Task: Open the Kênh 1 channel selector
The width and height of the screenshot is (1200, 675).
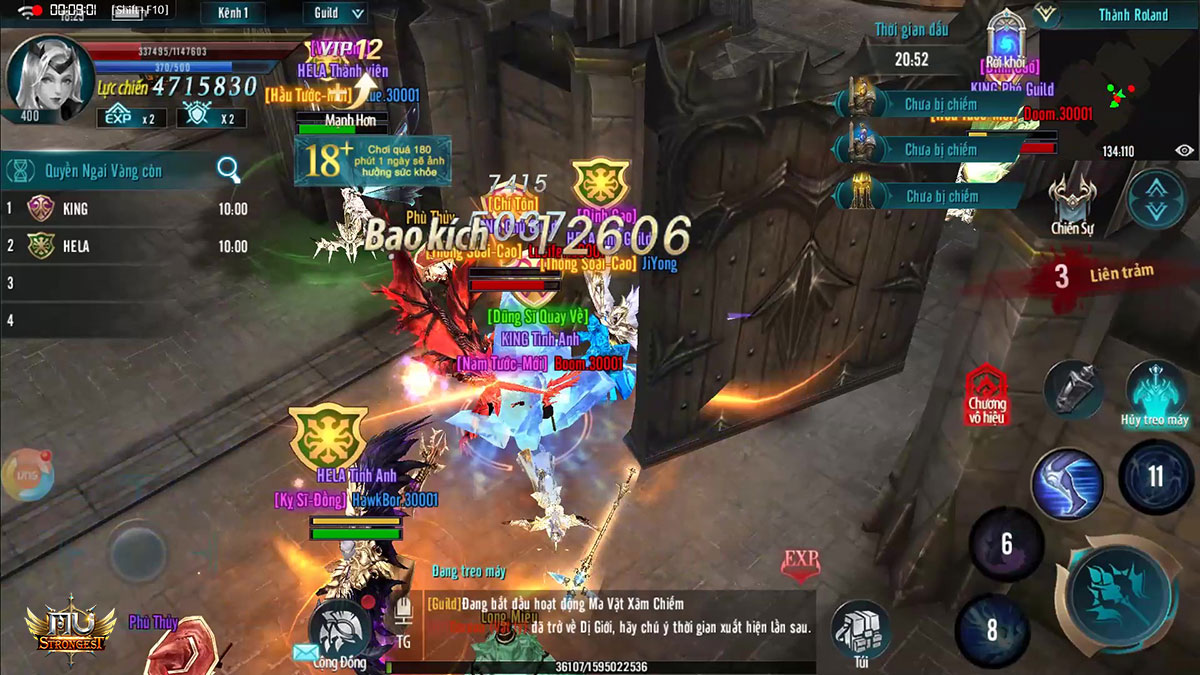Action: [233, 13]
